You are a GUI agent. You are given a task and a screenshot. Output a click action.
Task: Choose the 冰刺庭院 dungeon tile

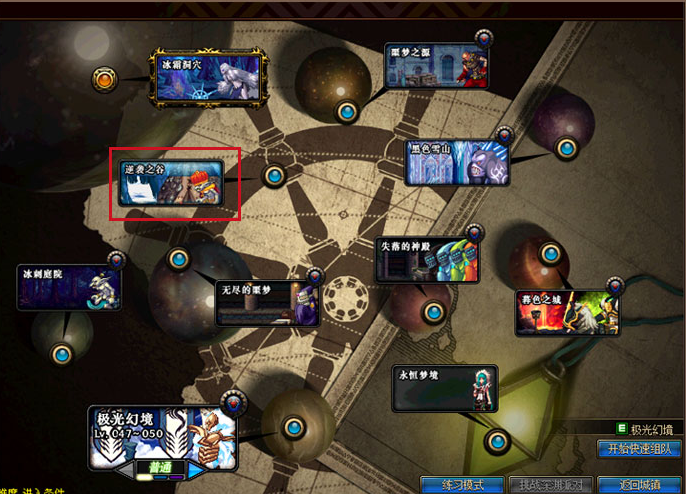(x=68, y=287)
